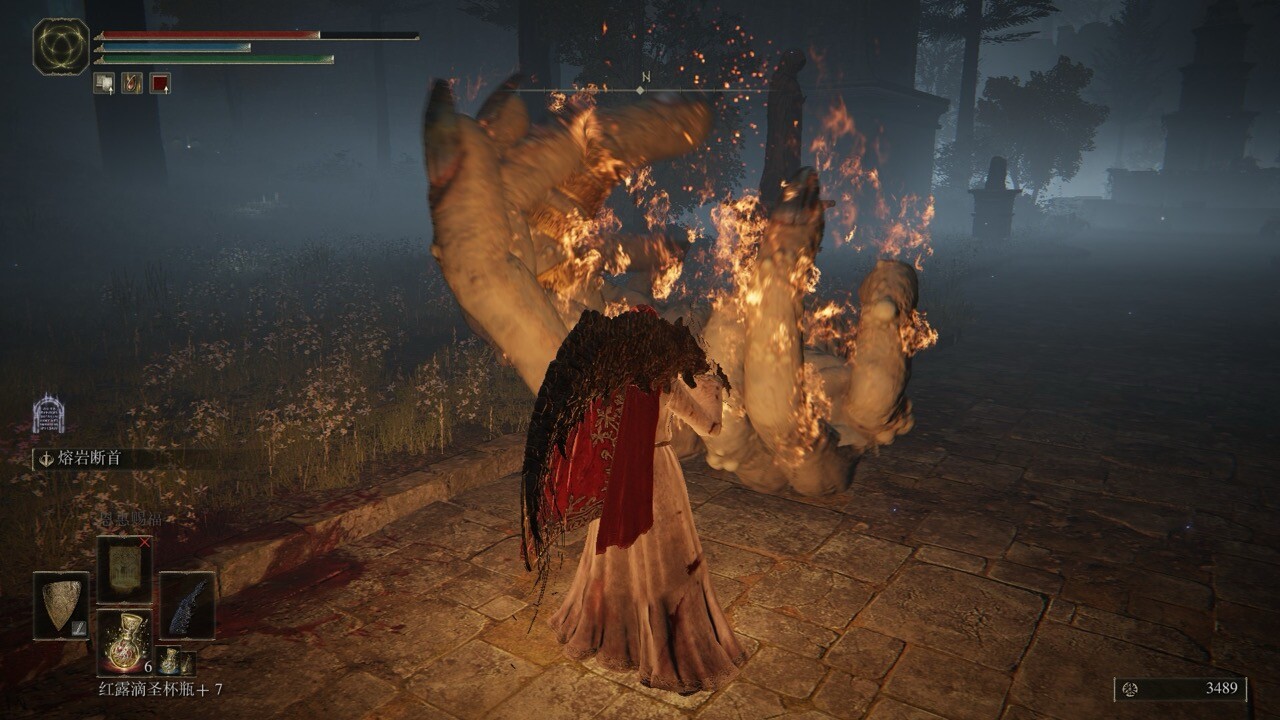Viewport: 1280px width, 720px height.
Task: Click the golden Elden Ring rune emblem
Action: 61,46
